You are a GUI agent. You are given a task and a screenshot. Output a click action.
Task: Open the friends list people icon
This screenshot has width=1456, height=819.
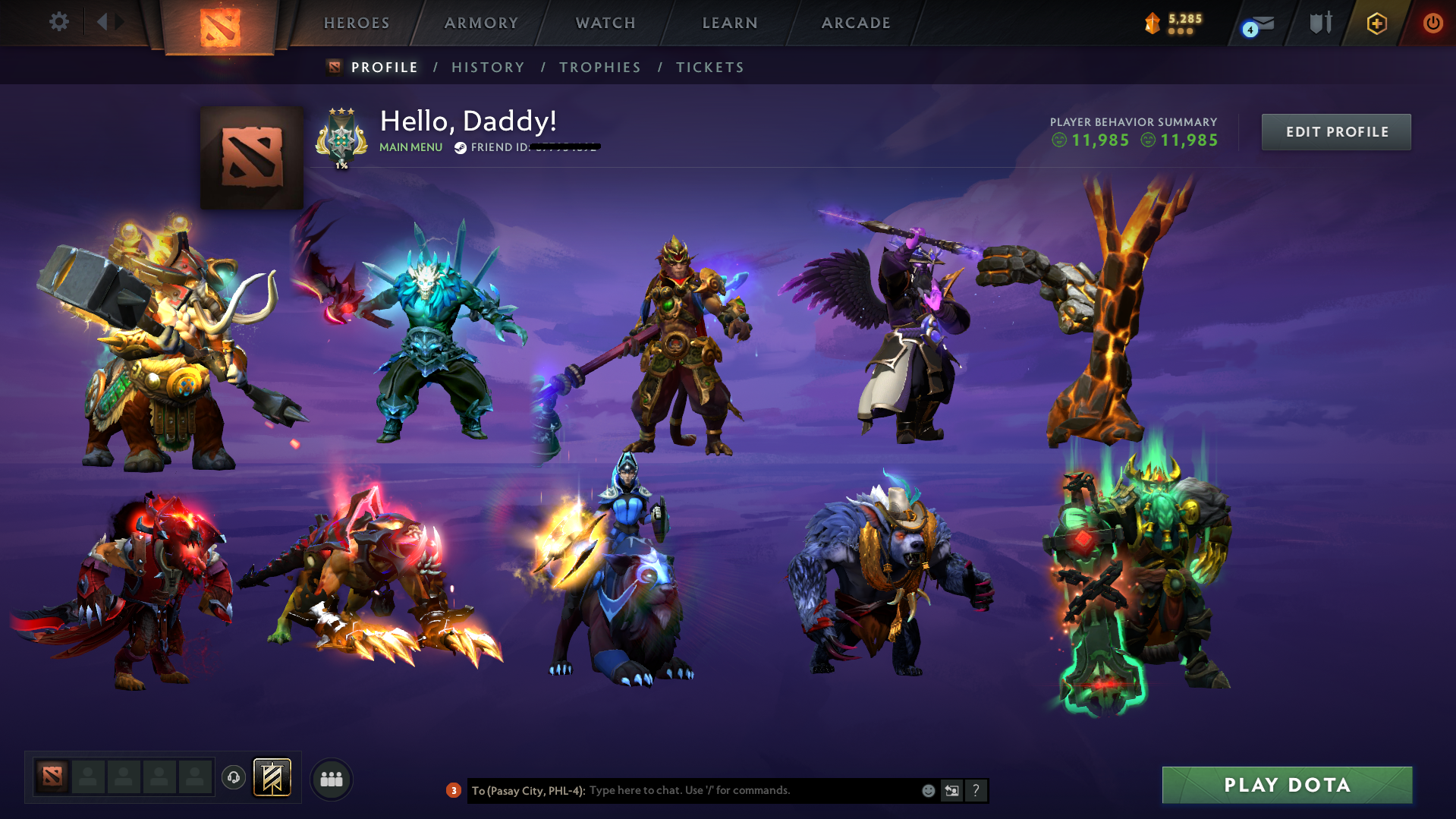click(331, 779)
